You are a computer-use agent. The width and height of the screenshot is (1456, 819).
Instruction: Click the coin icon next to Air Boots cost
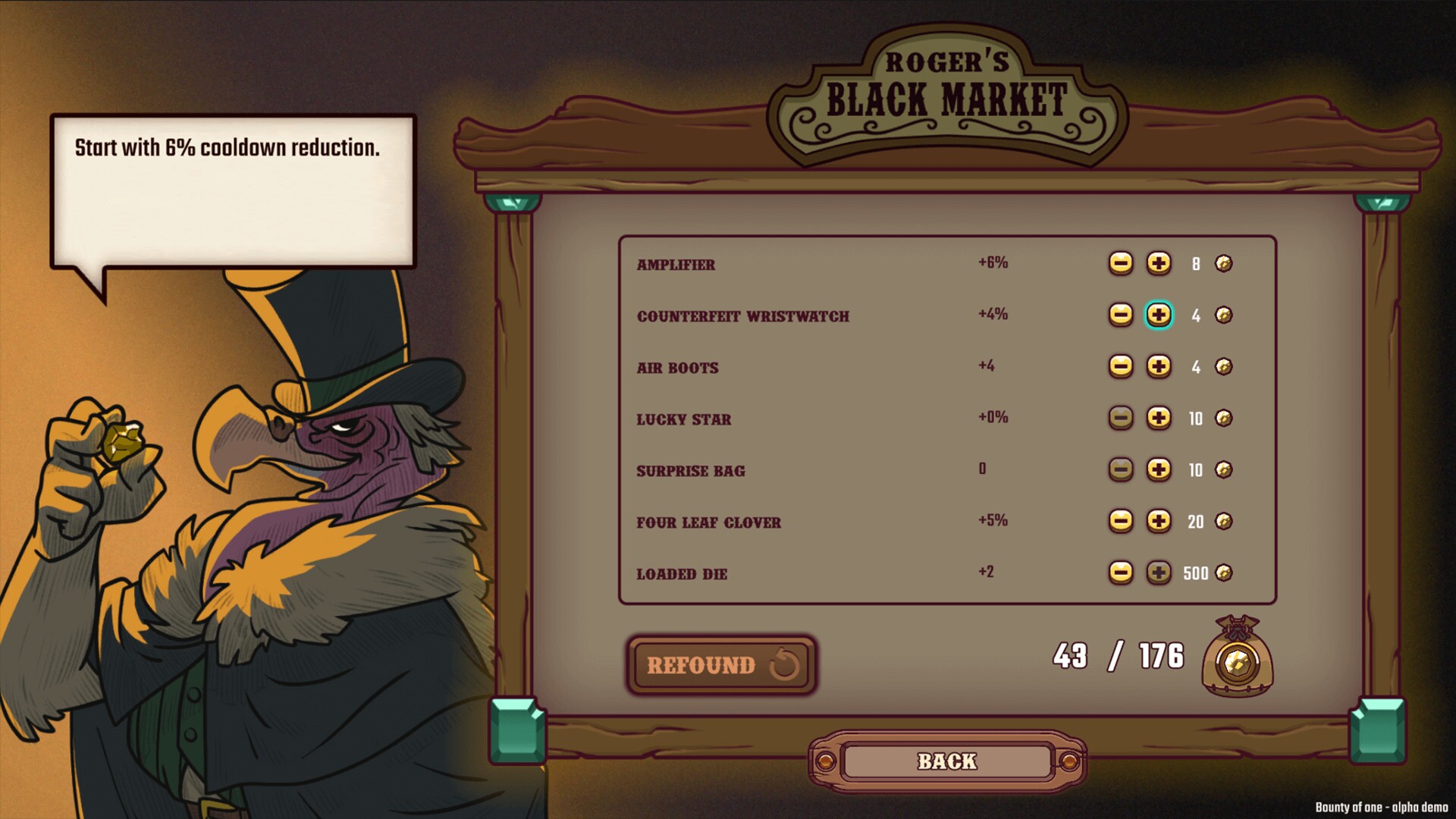(x=1224, y=367)
